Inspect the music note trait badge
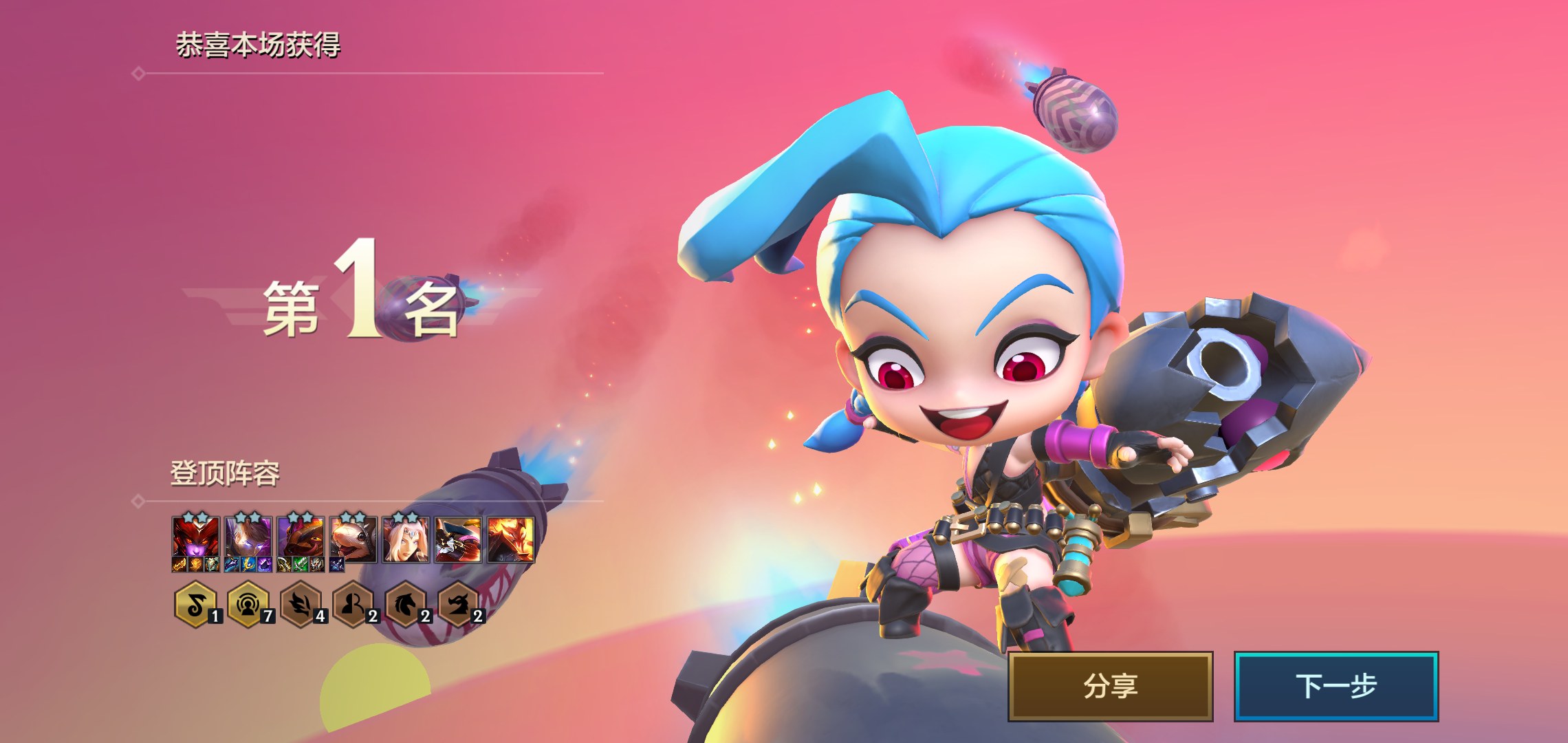Viewport: 1568px width, 743px height. pyautogui.click(x=196, y=605)
